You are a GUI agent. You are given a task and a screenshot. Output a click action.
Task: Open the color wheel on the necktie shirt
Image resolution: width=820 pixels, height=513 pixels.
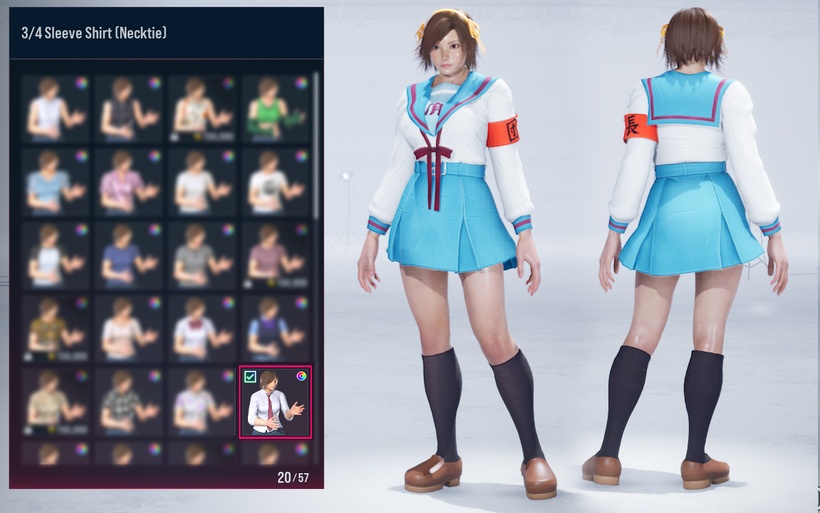coord(301,377)
